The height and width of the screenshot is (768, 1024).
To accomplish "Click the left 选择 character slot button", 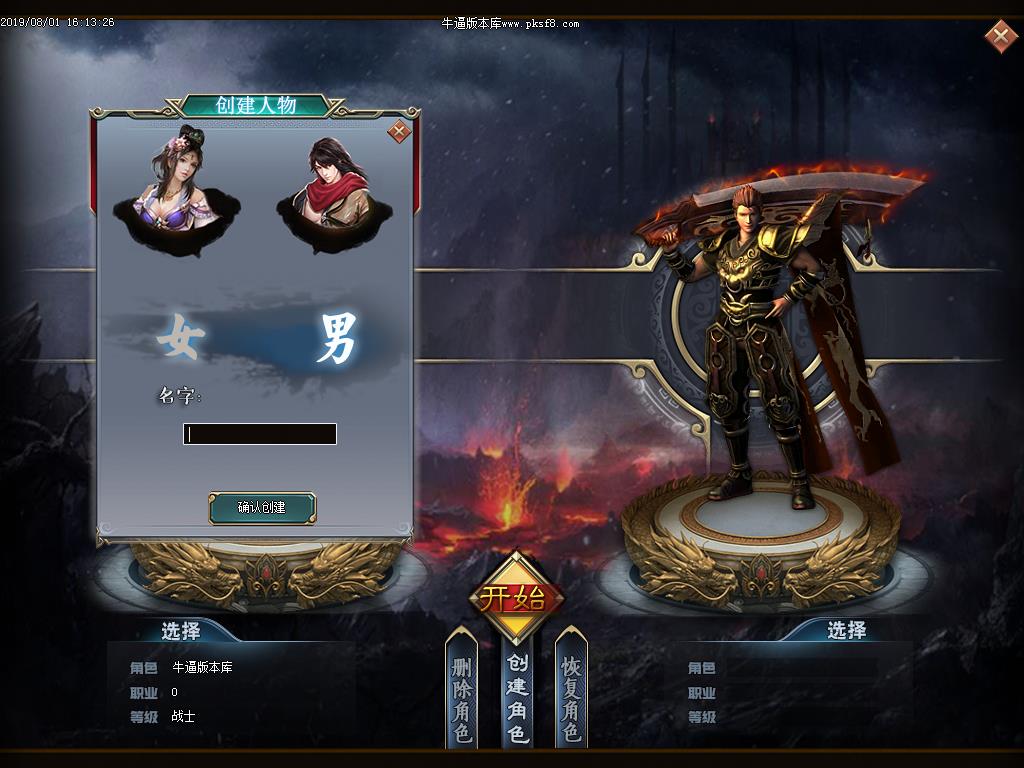I will (180, 631).
